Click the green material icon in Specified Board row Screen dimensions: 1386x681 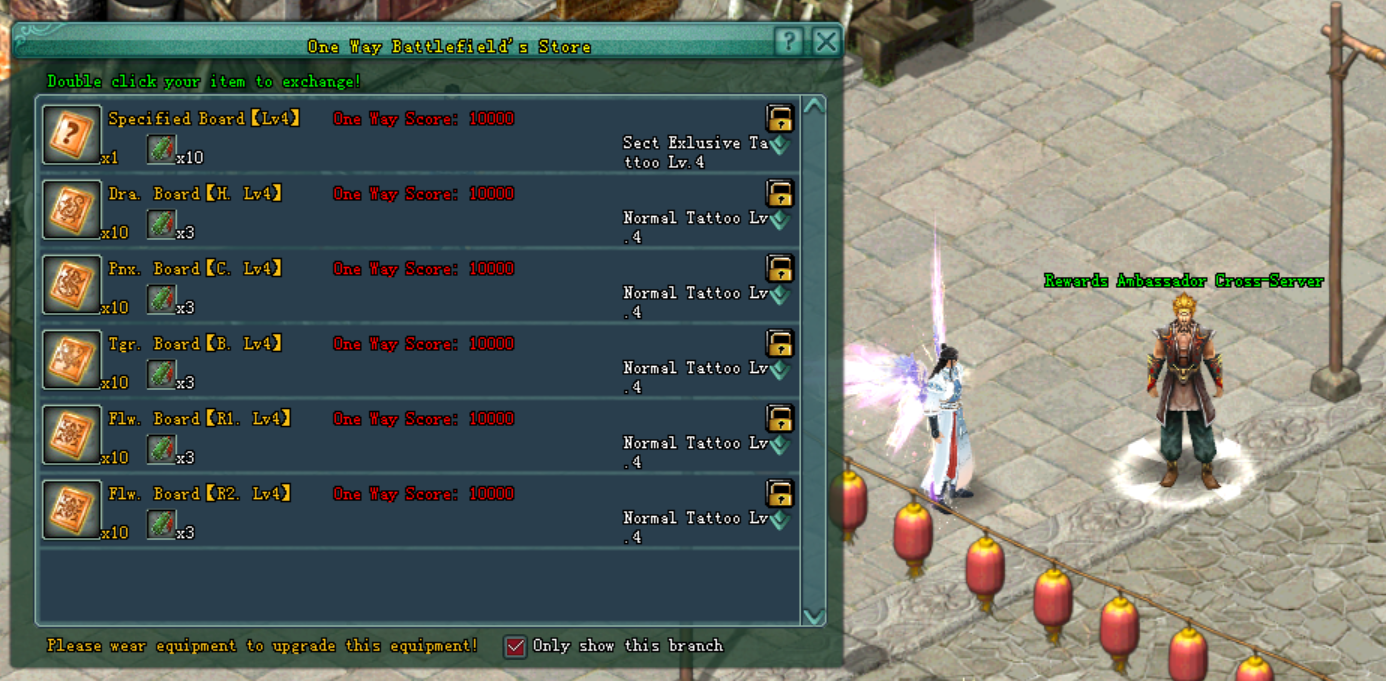[161, 149]
